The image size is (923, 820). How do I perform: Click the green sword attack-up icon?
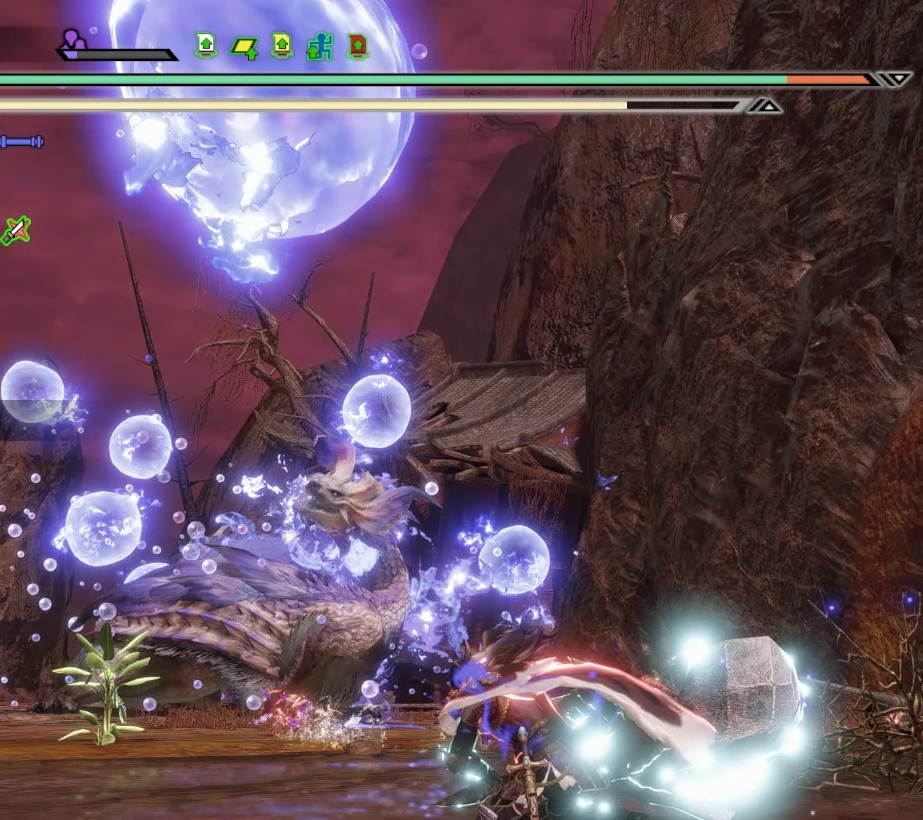(x=15, y=231)
